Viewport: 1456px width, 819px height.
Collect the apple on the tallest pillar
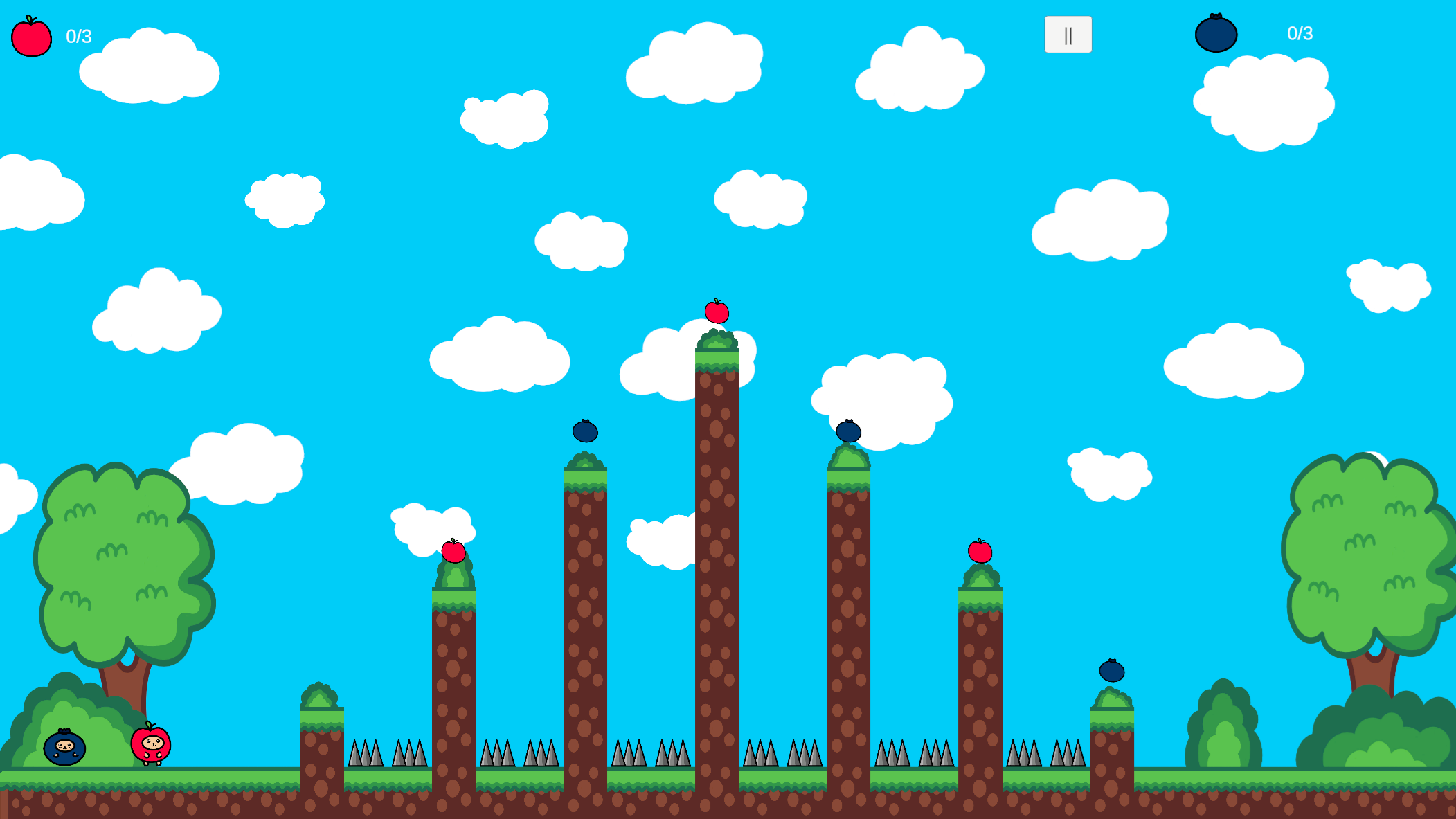718,313
